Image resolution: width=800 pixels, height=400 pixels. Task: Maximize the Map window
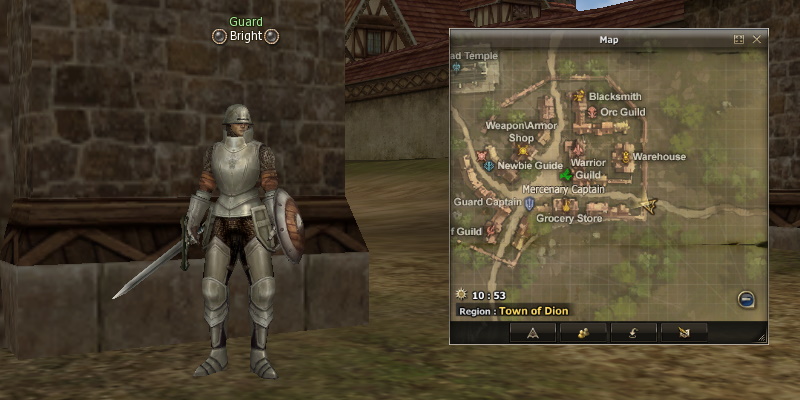(x=739, y=39)
